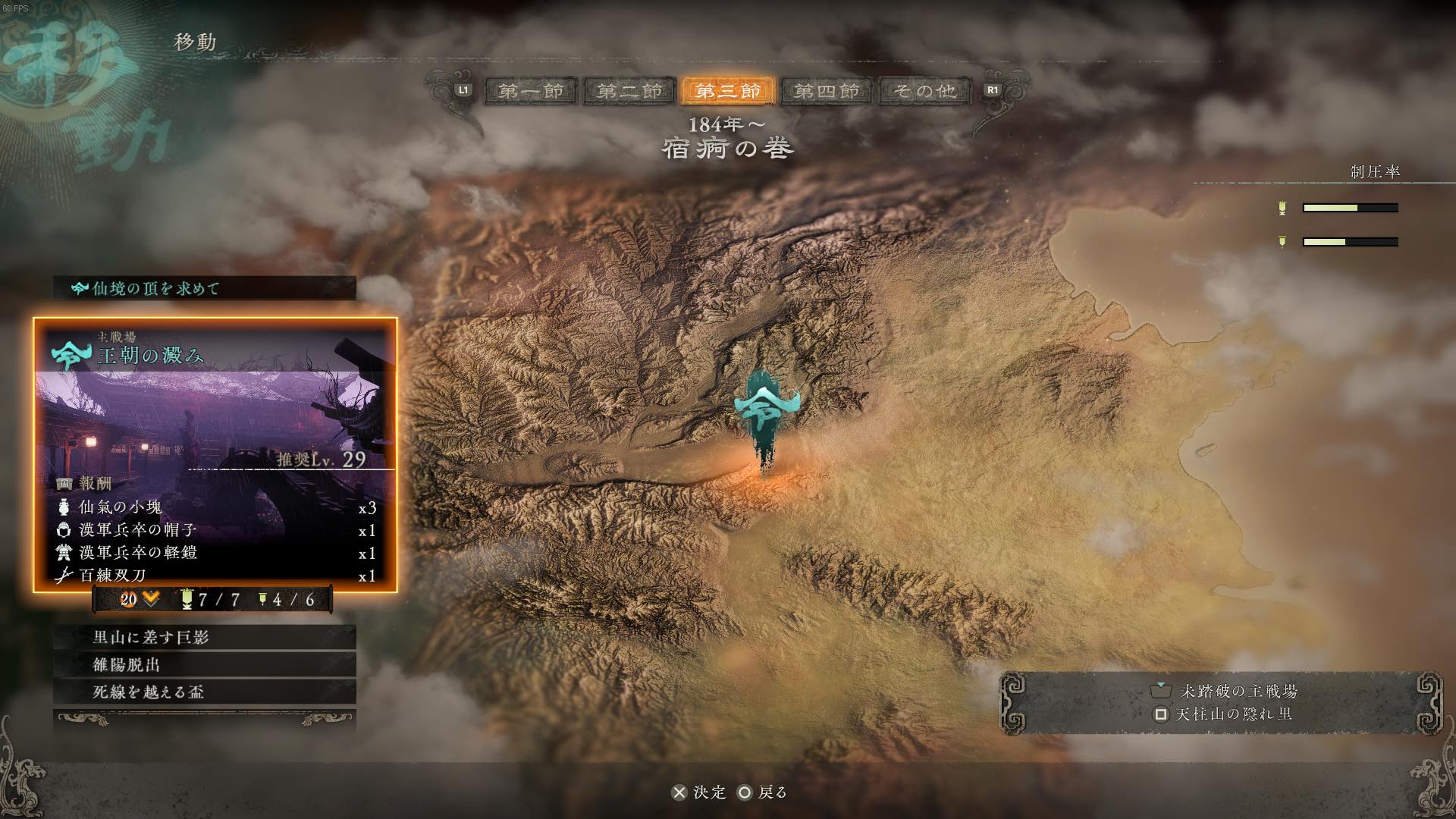Pick the 里山に差す巨影 mission
1456x819 pixels.
(x=205, y=637)
